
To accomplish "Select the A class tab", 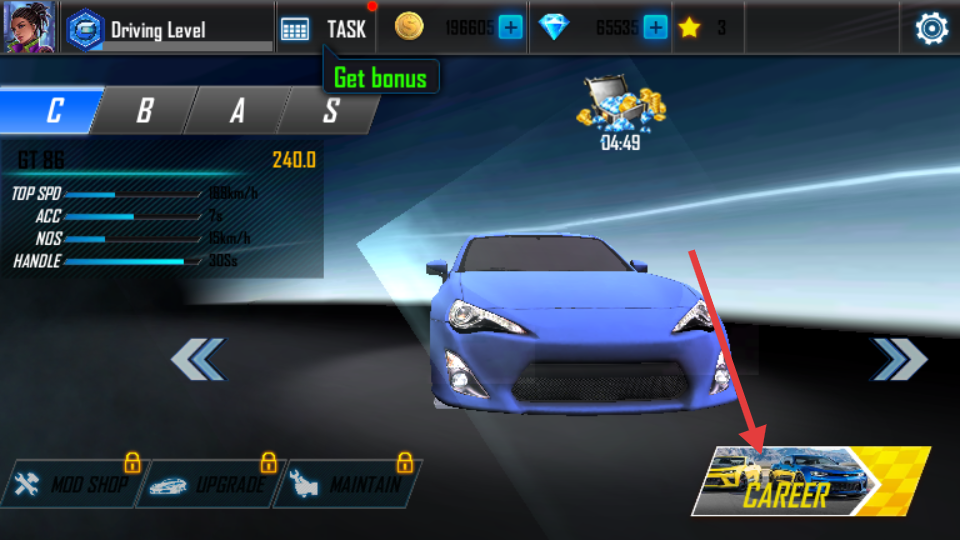I will [x=237, y=110].
